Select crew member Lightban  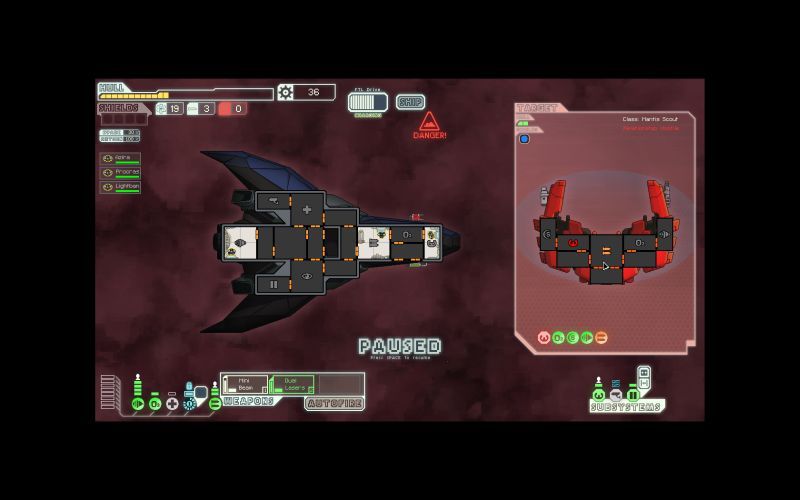[121, 186]
